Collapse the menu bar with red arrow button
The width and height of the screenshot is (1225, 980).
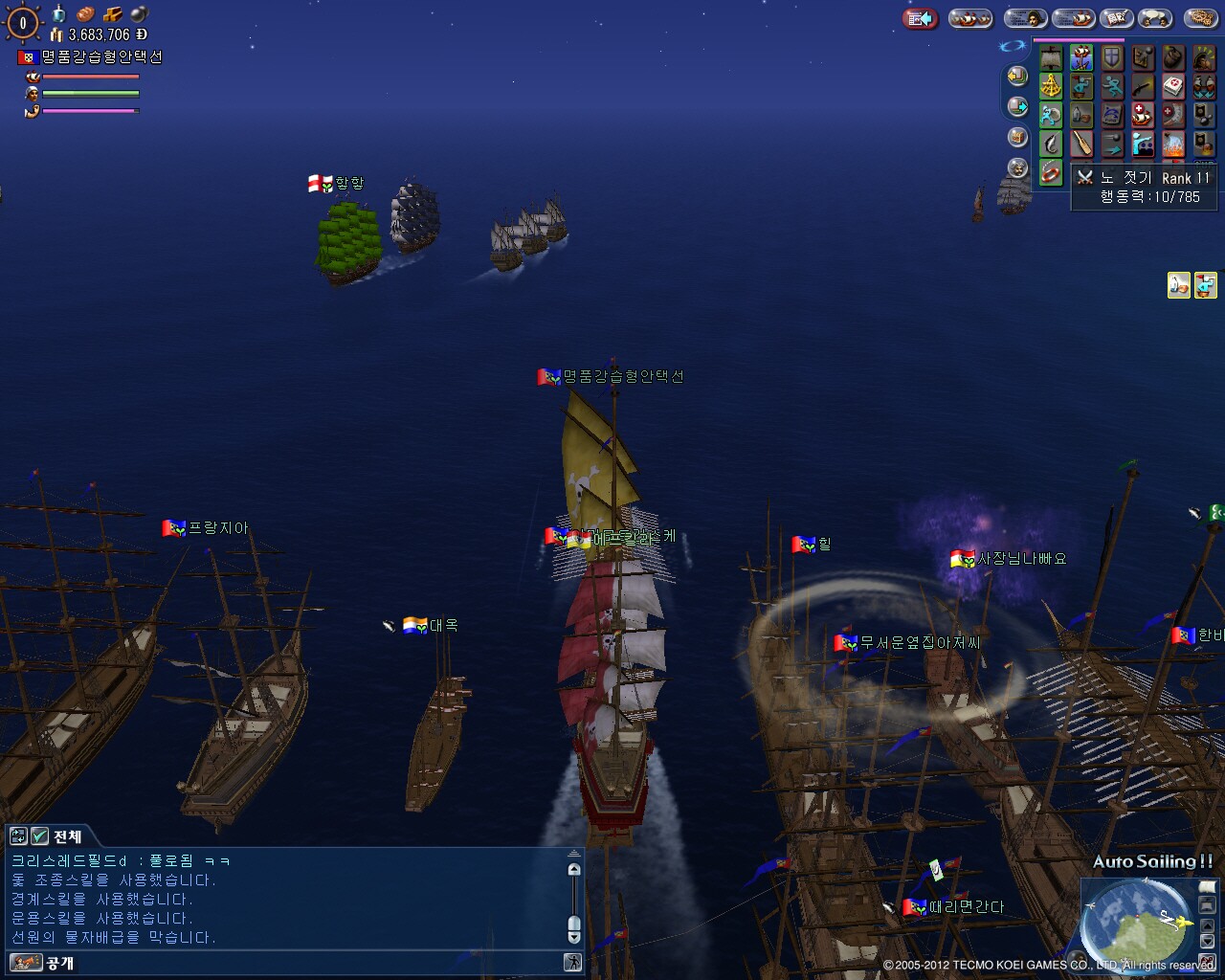(x=920, y=18)
